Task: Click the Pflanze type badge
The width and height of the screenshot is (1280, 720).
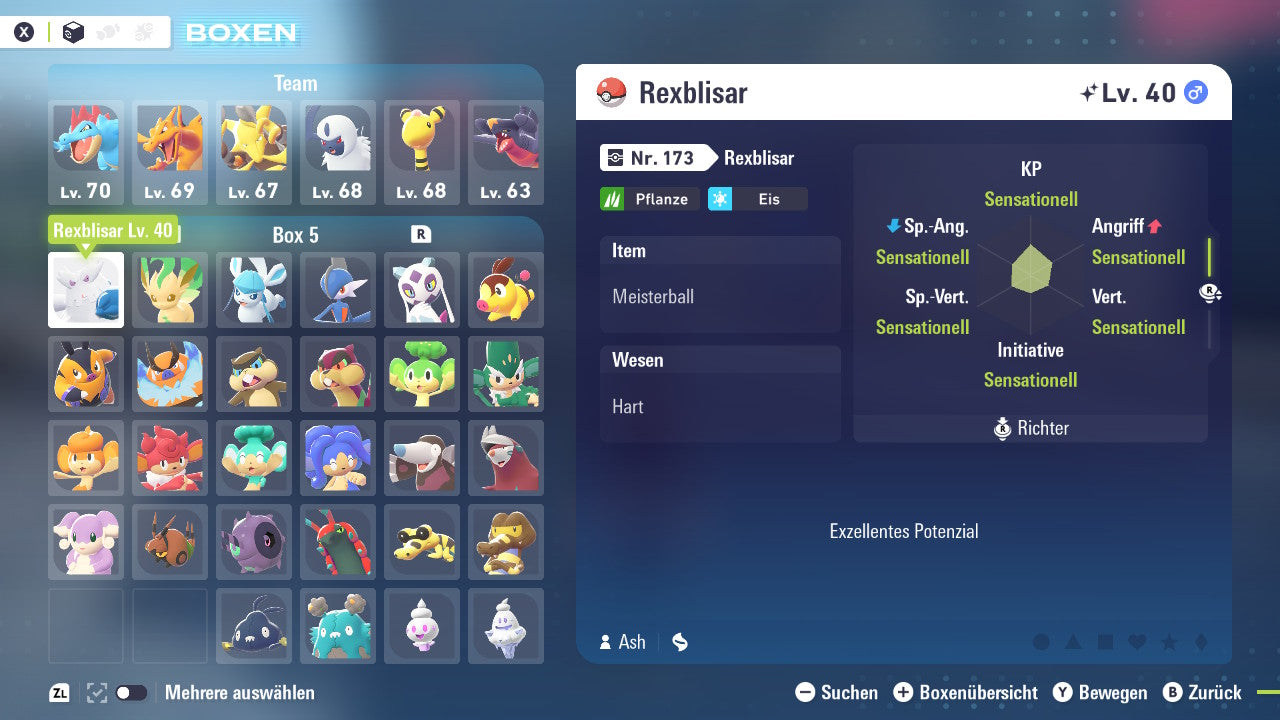Action: click(x=649, y=199)
